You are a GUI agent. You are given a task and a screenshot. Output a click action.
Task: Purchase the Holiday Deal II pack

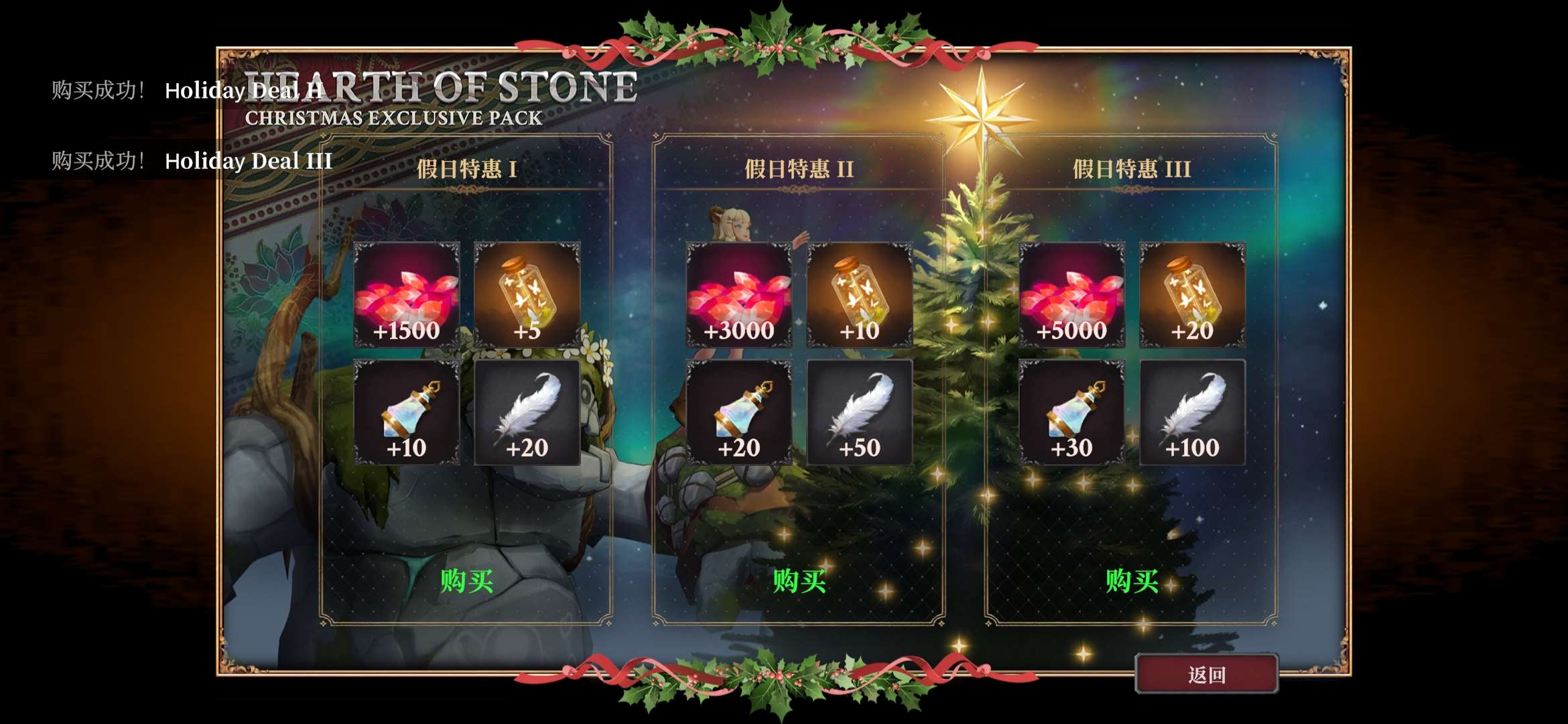point(799,581)
